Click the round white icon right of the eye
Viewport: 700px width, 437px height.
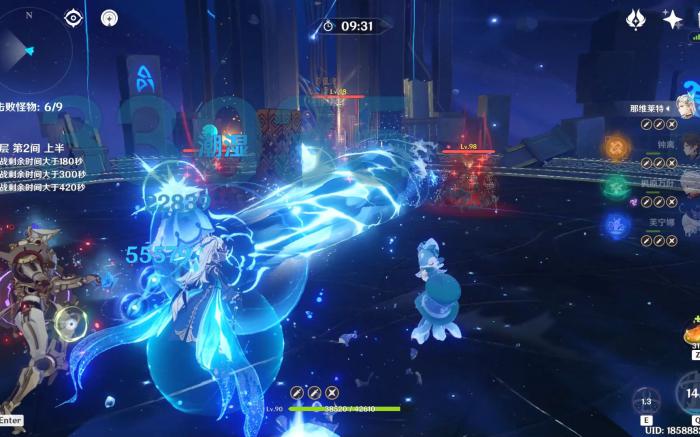[108, 17]
